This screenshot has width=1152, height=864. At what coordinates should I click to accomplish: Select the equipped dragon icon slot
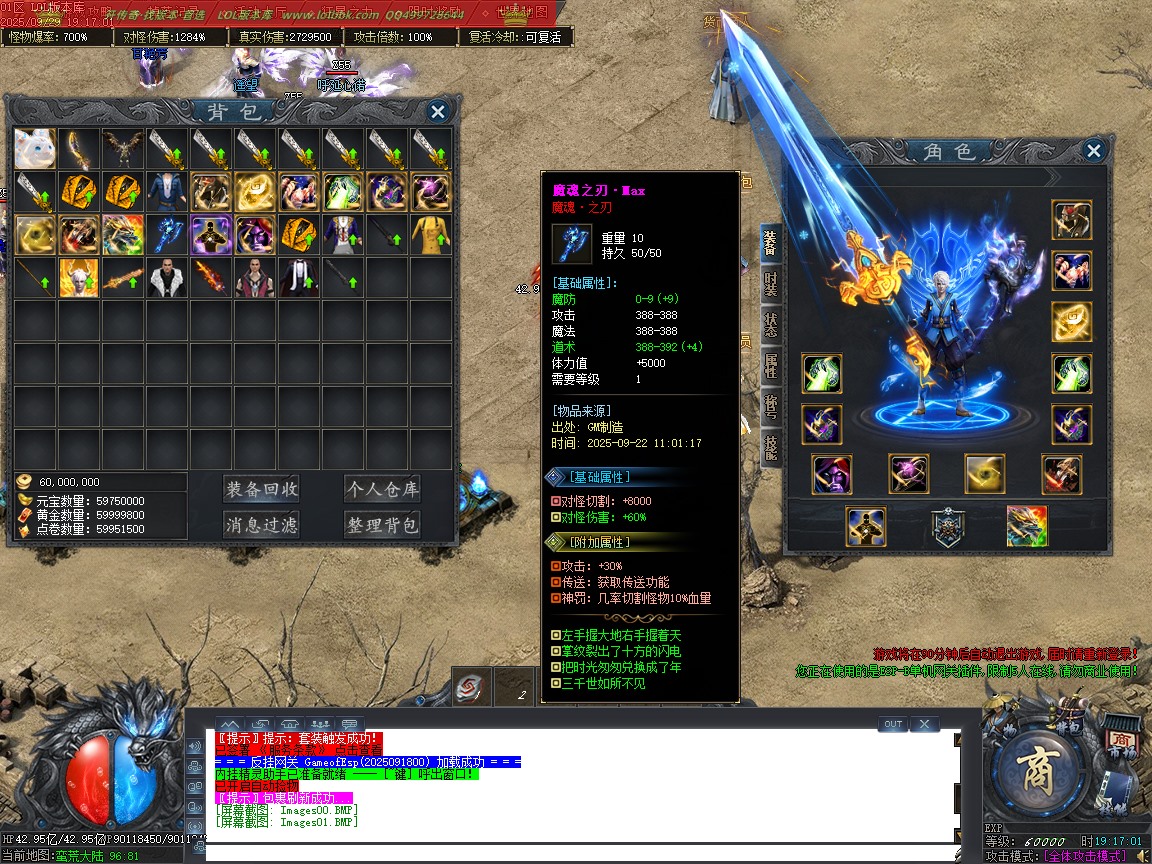click(1027, 526)
